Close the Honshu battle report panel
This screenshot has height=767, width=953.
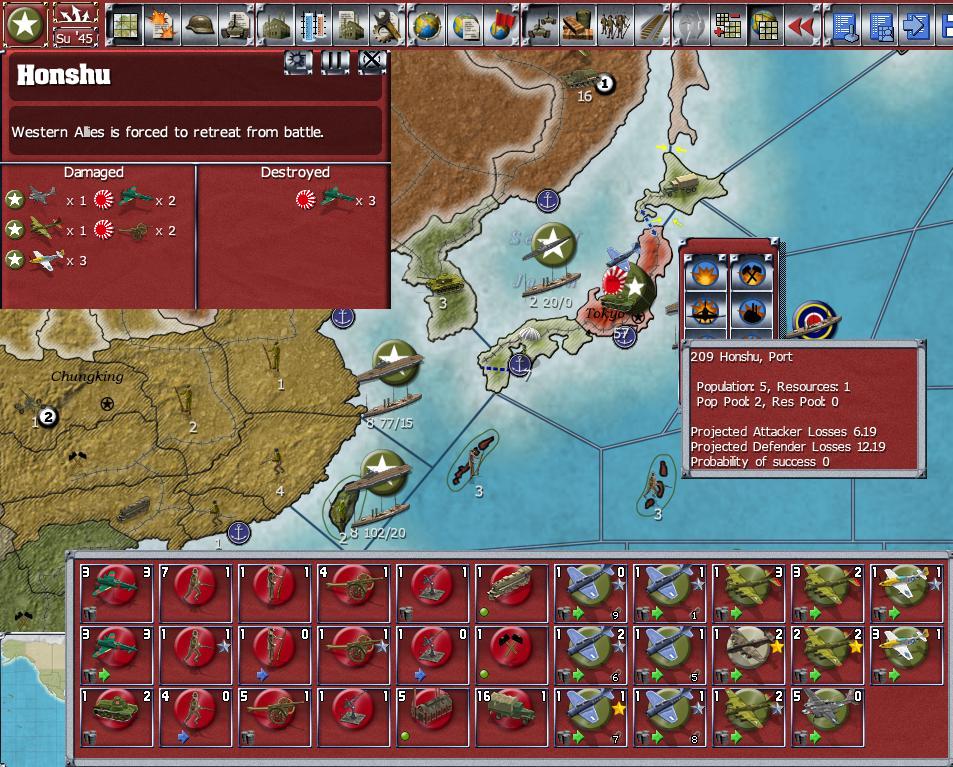coord(372,62)
